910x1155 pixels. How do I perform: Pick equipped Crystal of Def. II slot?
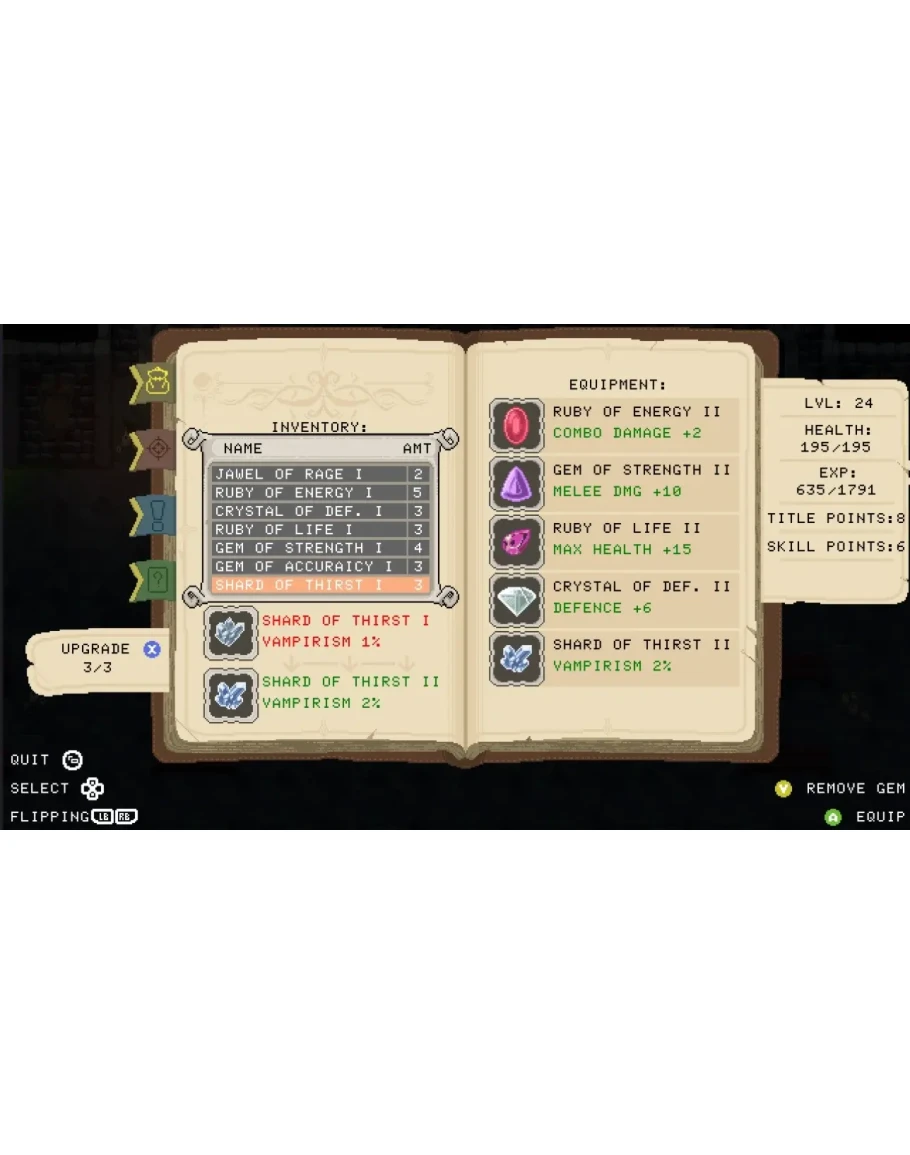point(614,598)
